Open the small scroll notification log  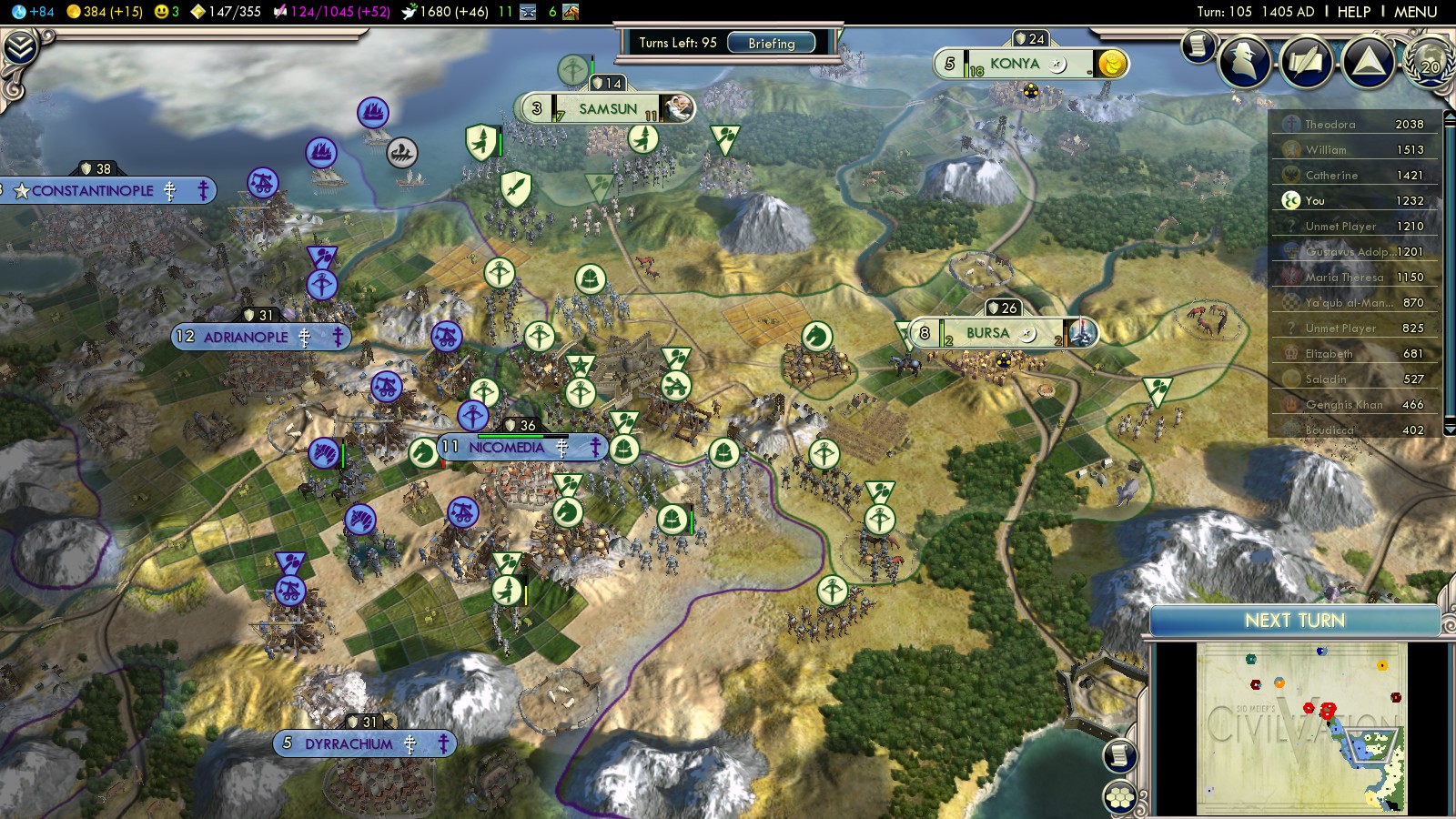click(x=1198, y=45)
